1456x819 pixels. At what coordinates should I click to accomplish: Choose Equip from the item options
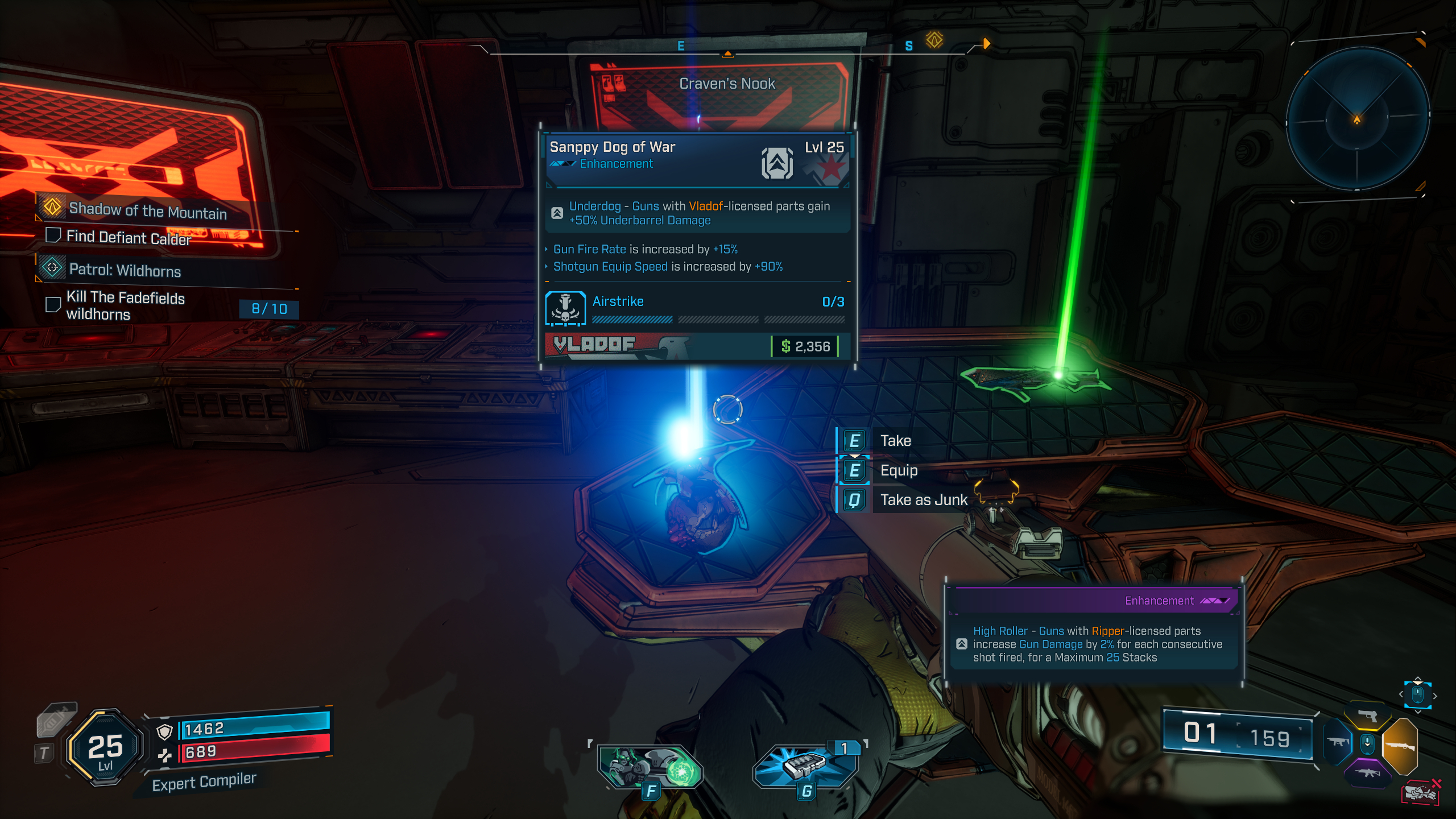pyautogui.click(x=899, y=470)
